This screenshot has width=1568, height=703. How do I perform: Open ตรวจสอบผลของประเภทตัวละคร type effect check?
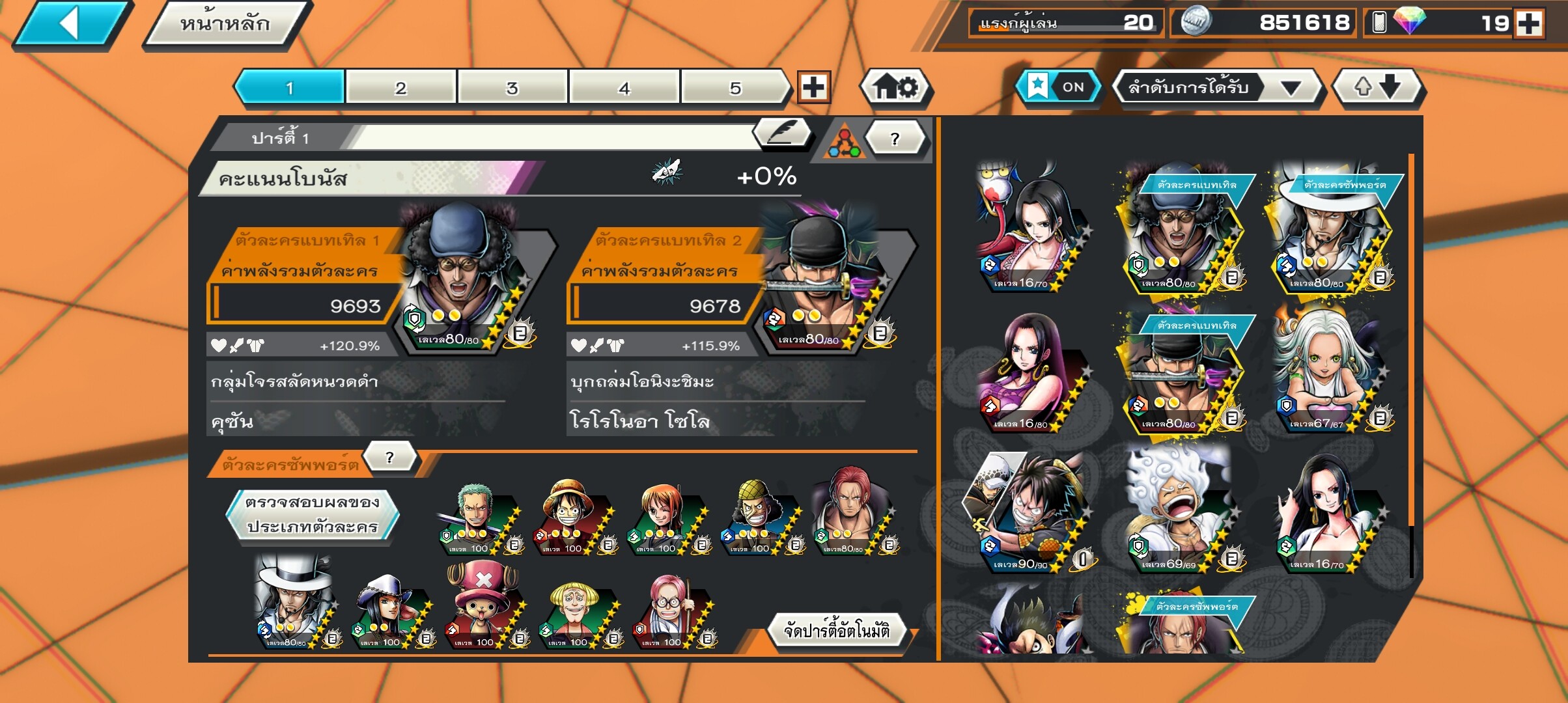(313, 514)
